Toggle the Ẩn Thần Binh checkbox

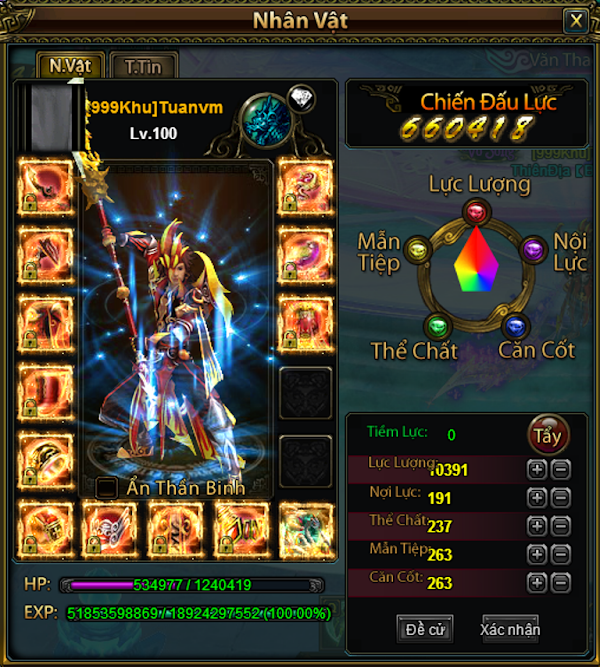point(106,487)
